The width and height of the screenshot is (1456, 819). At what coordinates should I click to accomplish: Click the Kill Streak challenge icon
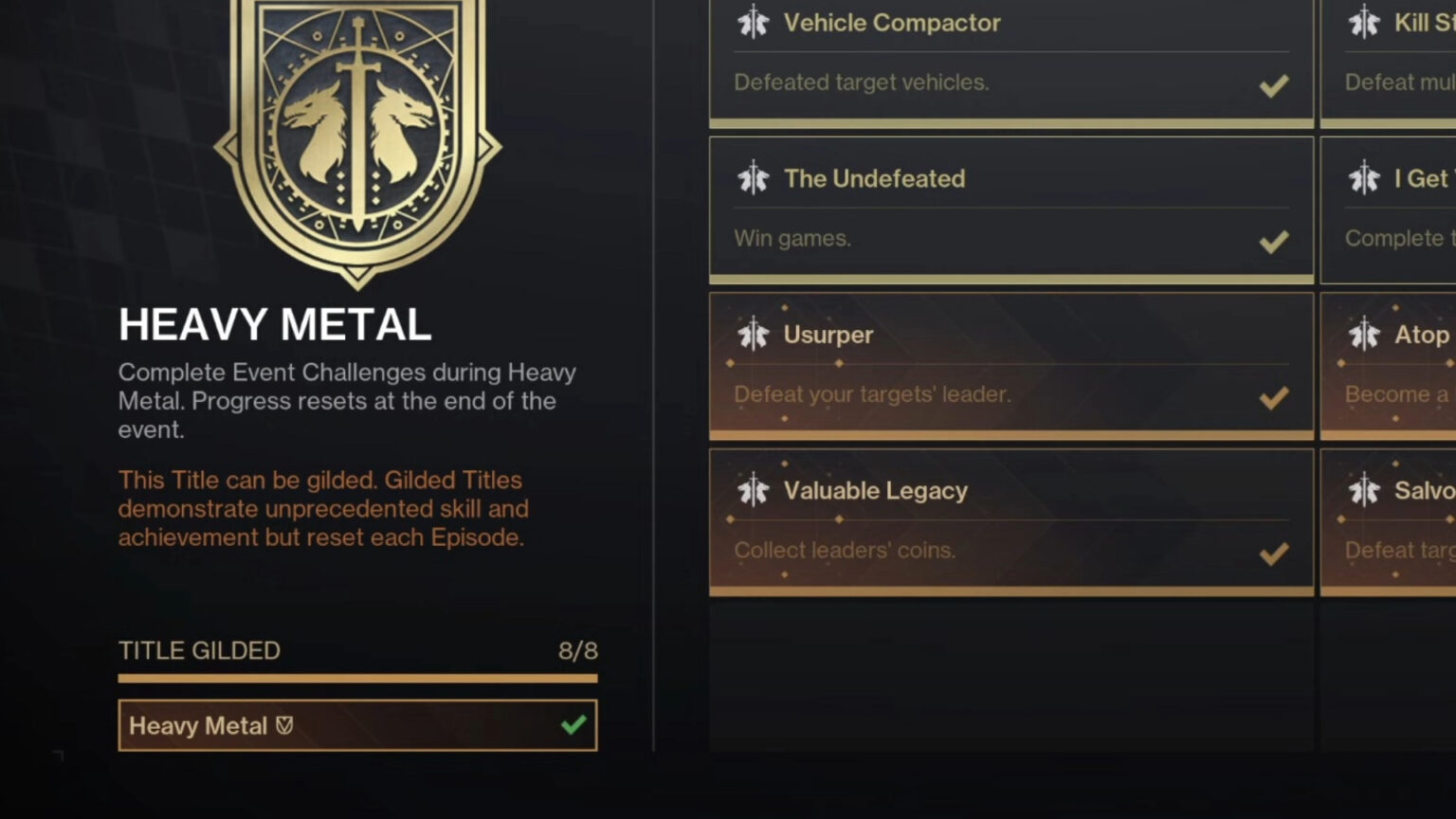(x=1365, y=21)
